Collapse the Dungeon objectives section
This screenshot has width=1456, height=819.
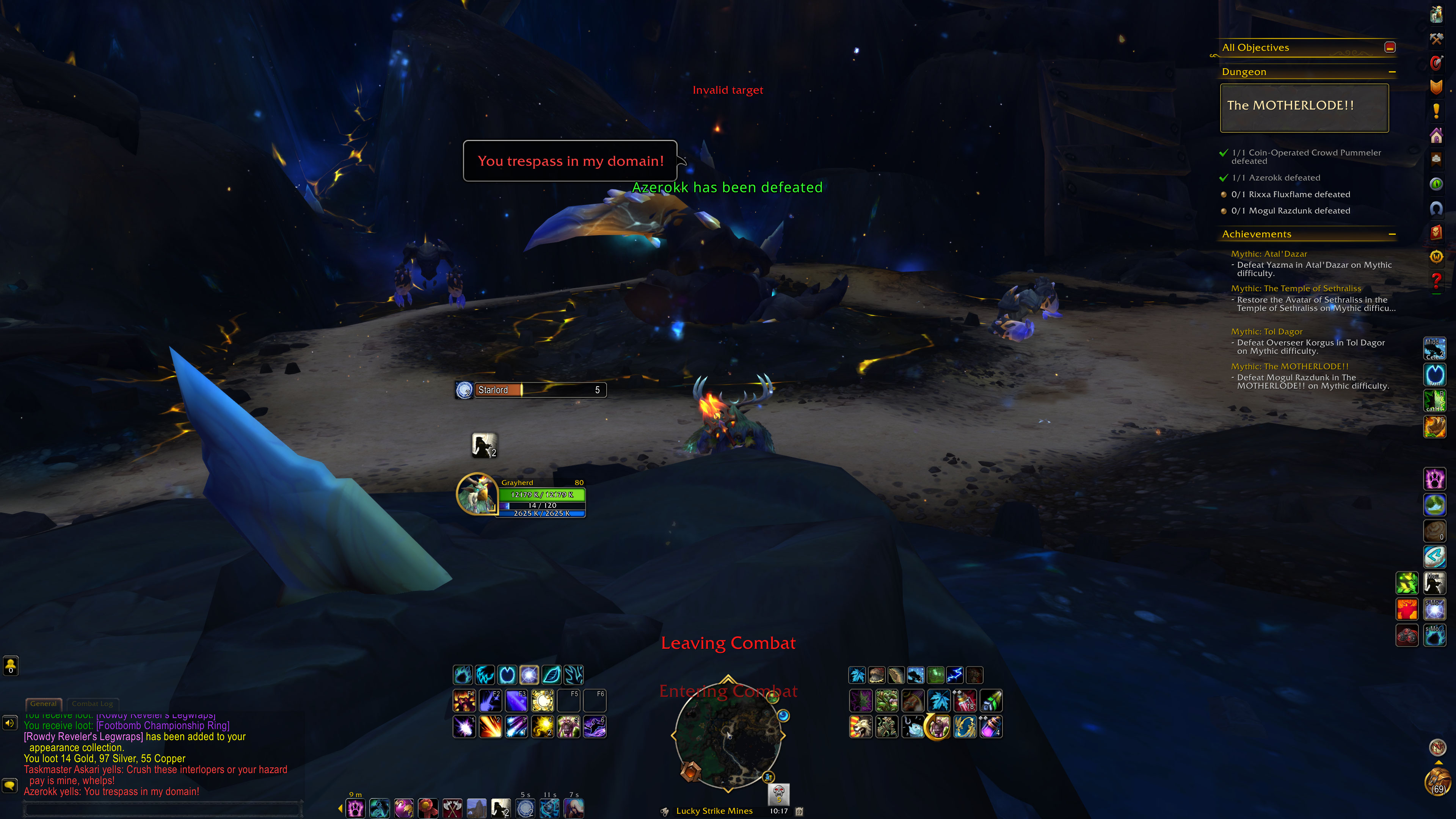tap(1392, 72)
